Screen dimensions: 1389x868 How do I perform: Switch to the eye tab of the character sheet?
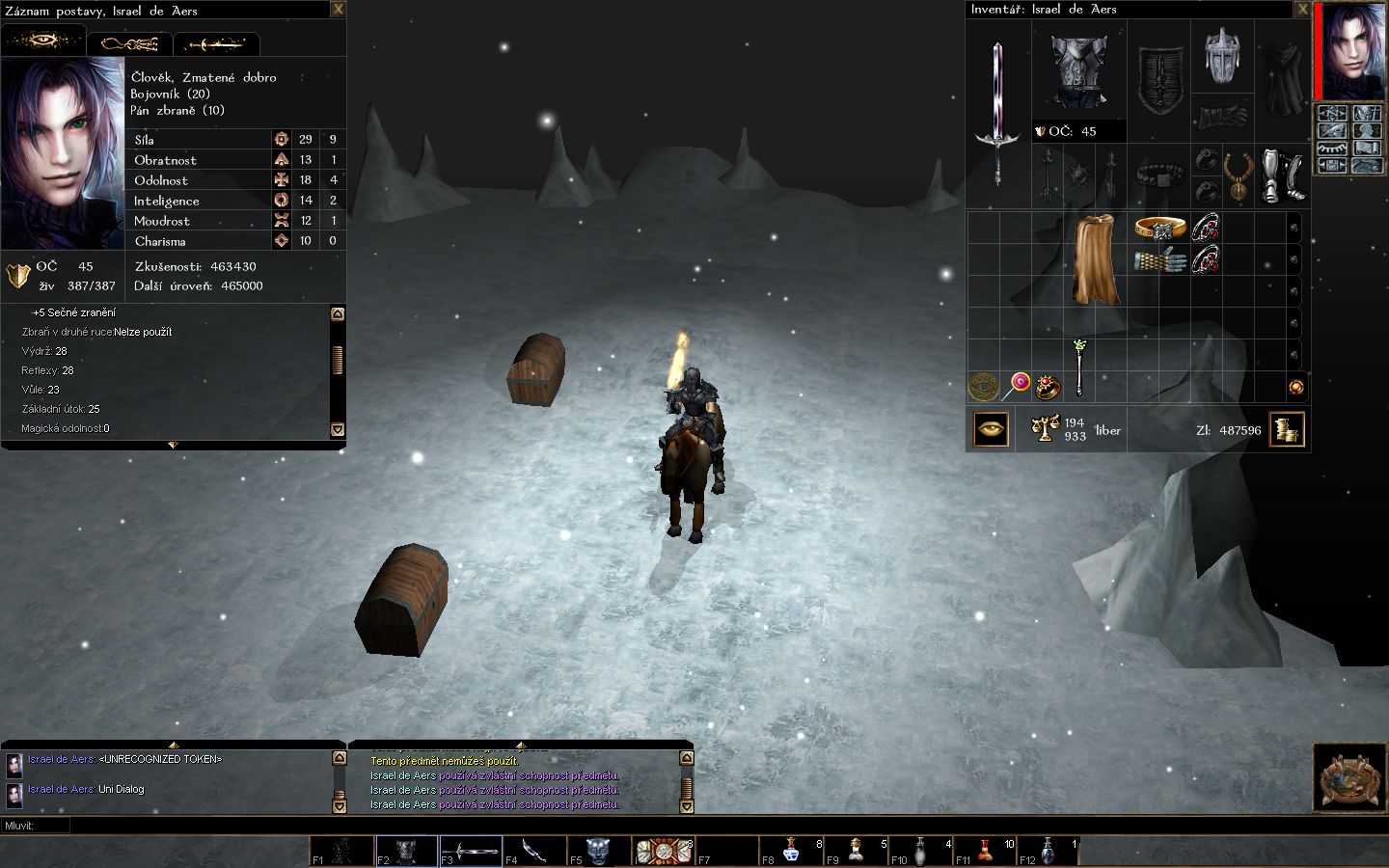click(43, 42)
